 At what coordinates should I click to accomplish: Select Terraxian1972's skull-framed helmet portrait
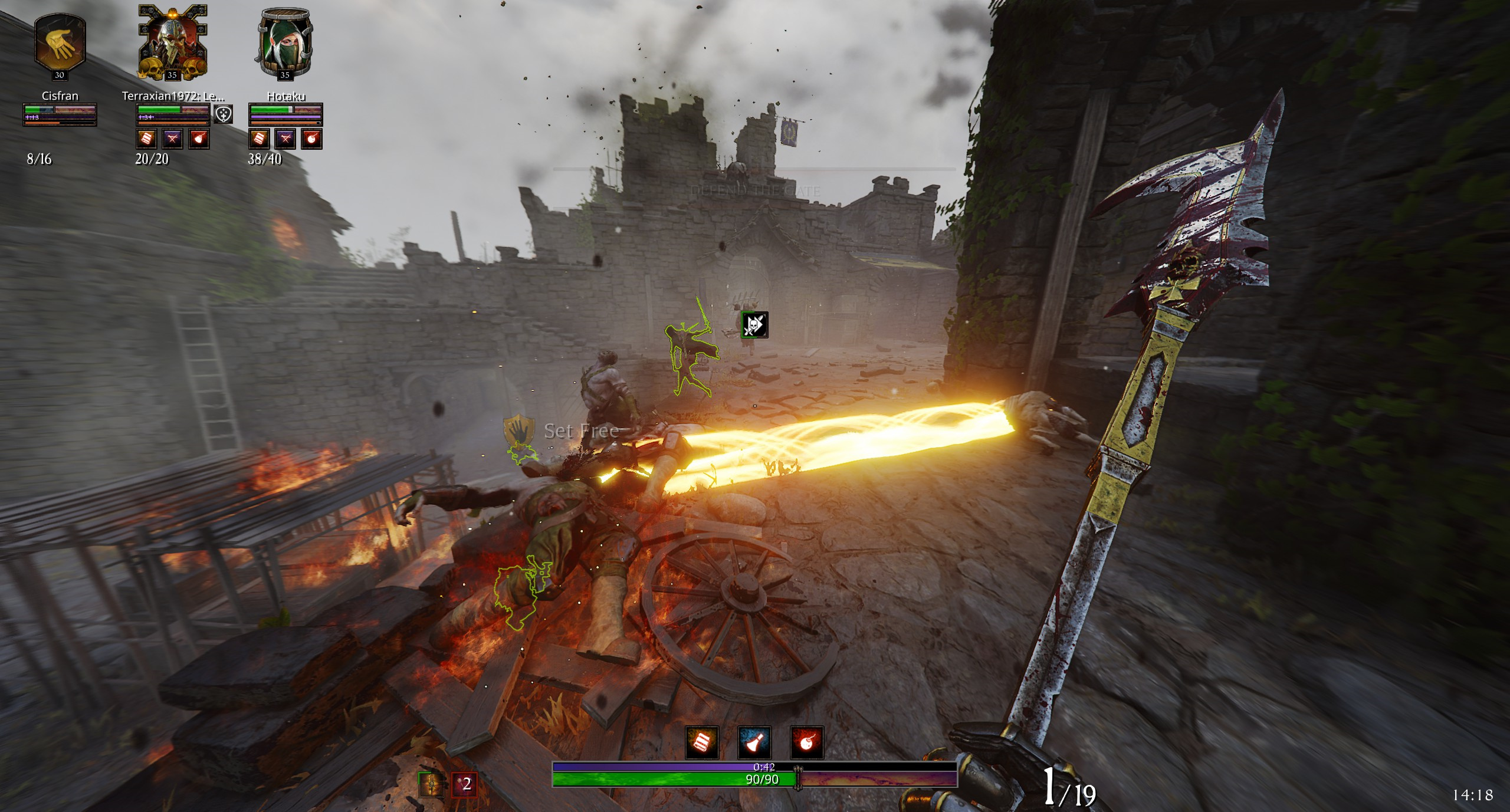pos(172,42)
